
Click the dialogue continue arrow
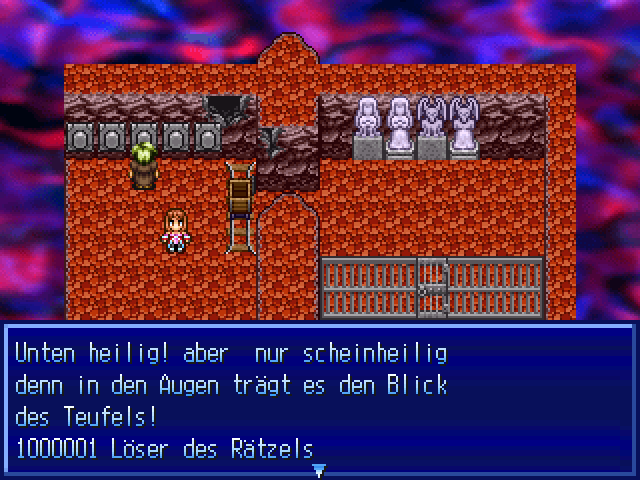(x=319, y=468)
